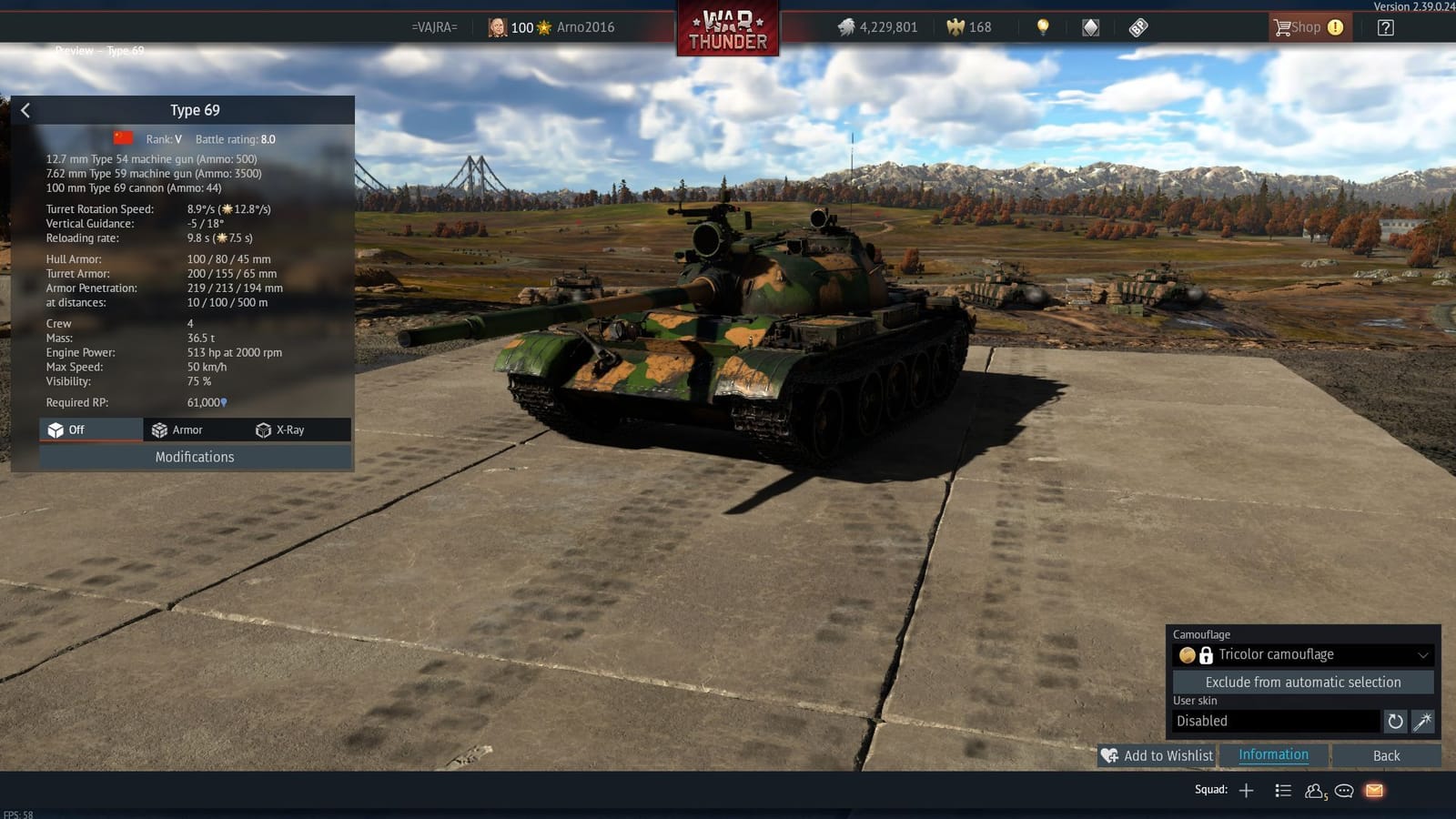Expand the squad list options icon
Image resolution: width=1456 pixels, height=819 pixels.
click(1283, 790)
